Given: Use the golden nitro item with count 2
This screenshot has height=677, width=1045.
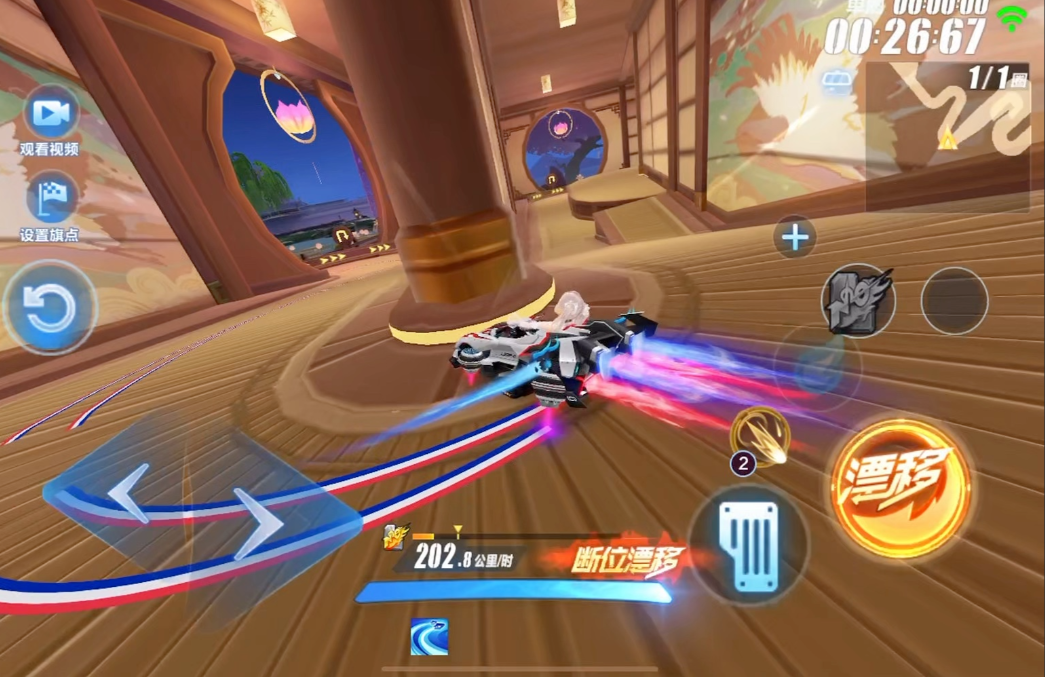Looking at the screenshot, I should 761,437.
